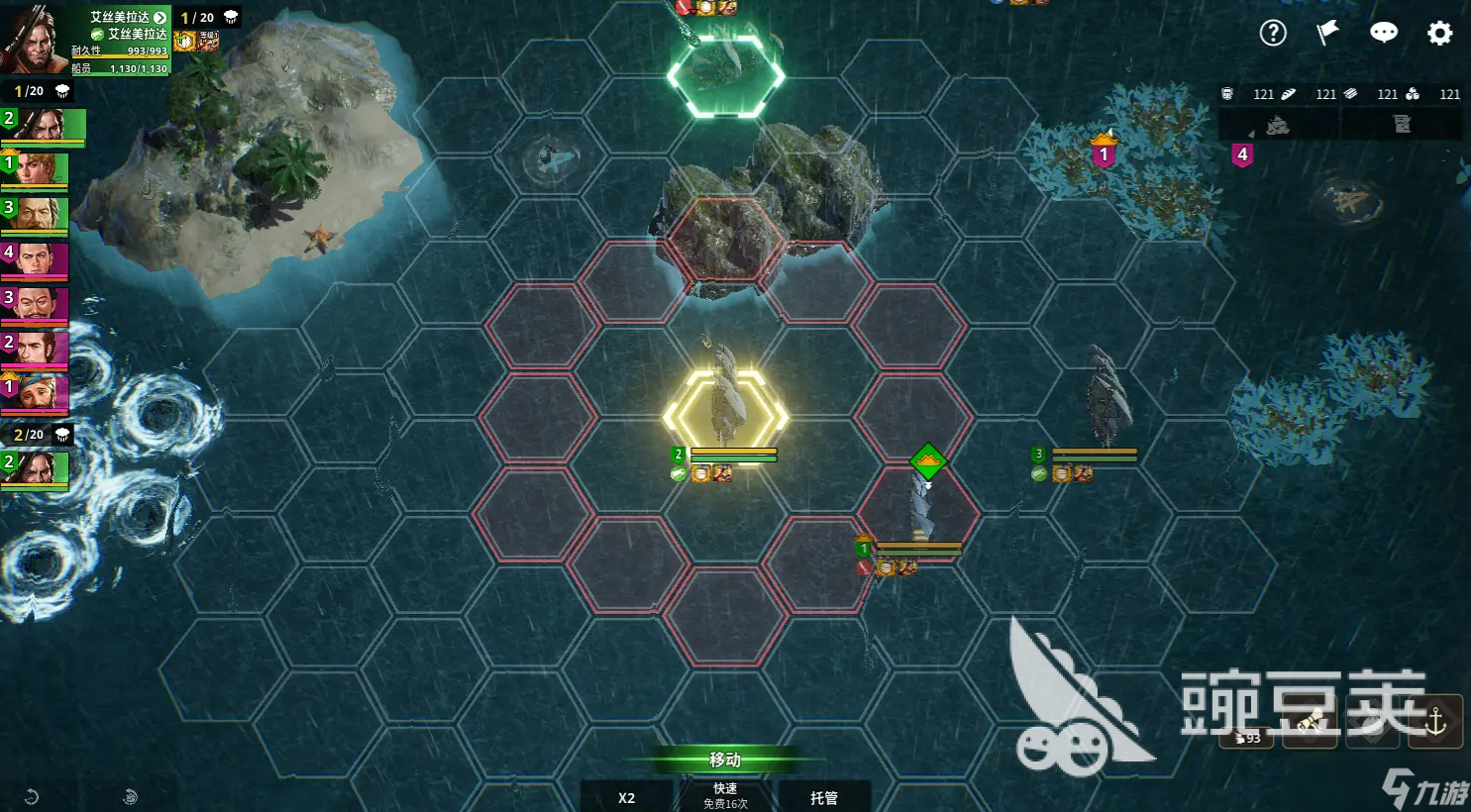Select the yellow-highlighted active ship hex
Screen dimensions: 1471x812
[725, 416]
